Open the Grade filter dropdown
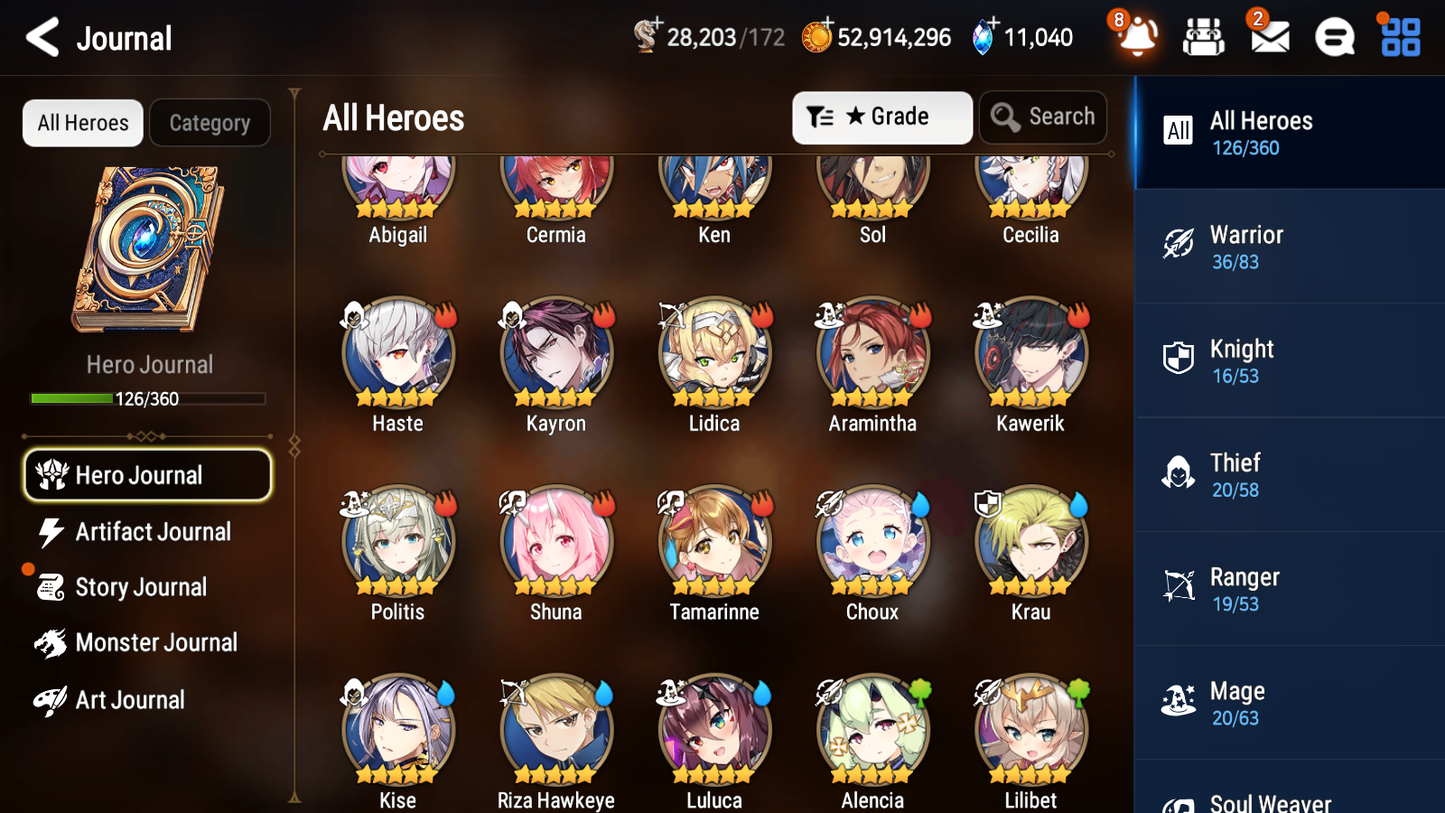Image resolution: width=1445 pixels, height=813 pixels. 882,117
